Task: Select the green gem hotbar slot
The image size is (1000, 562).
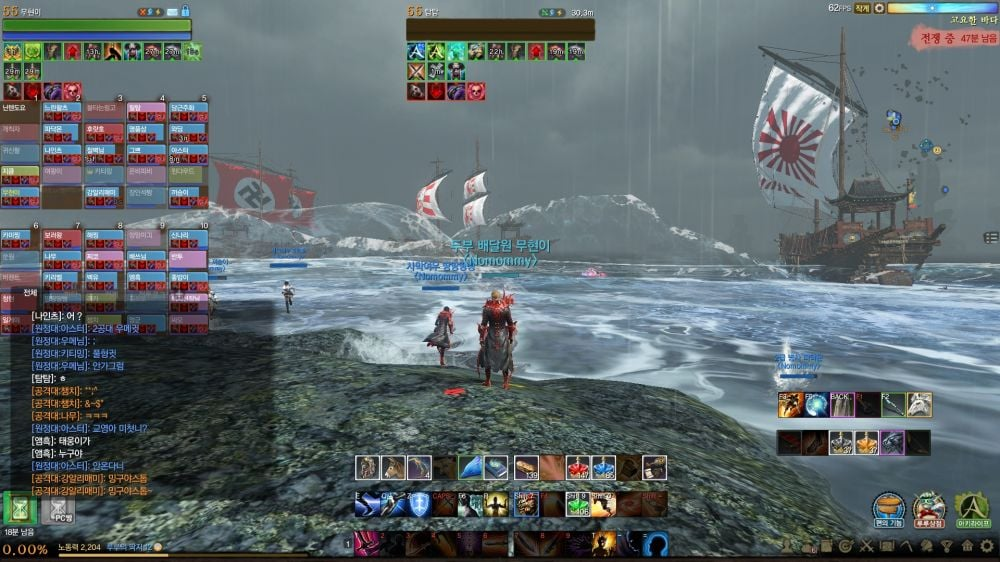Action: [x=576, y=505]
